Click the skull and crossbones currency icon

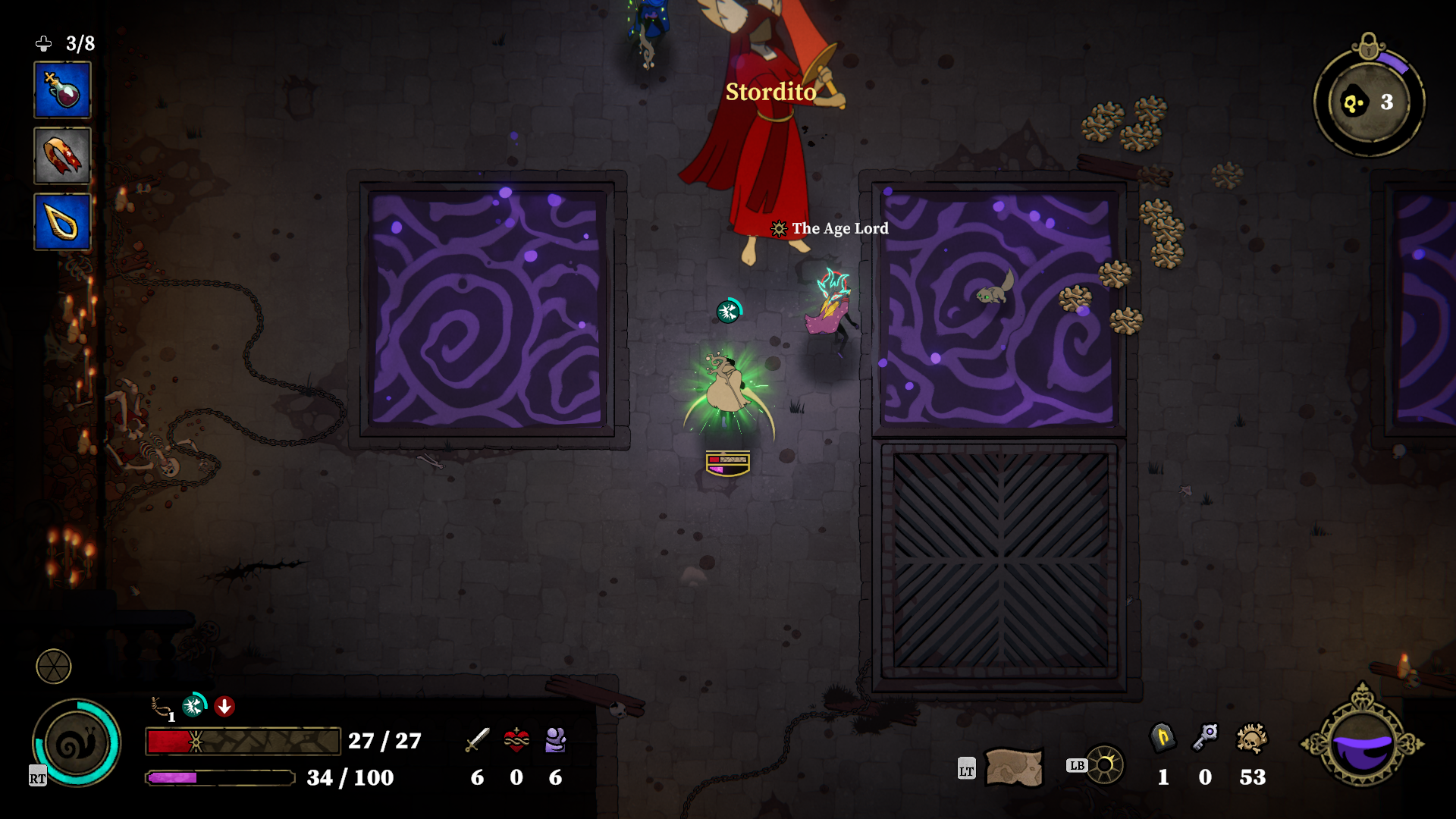pos(1252,738)
